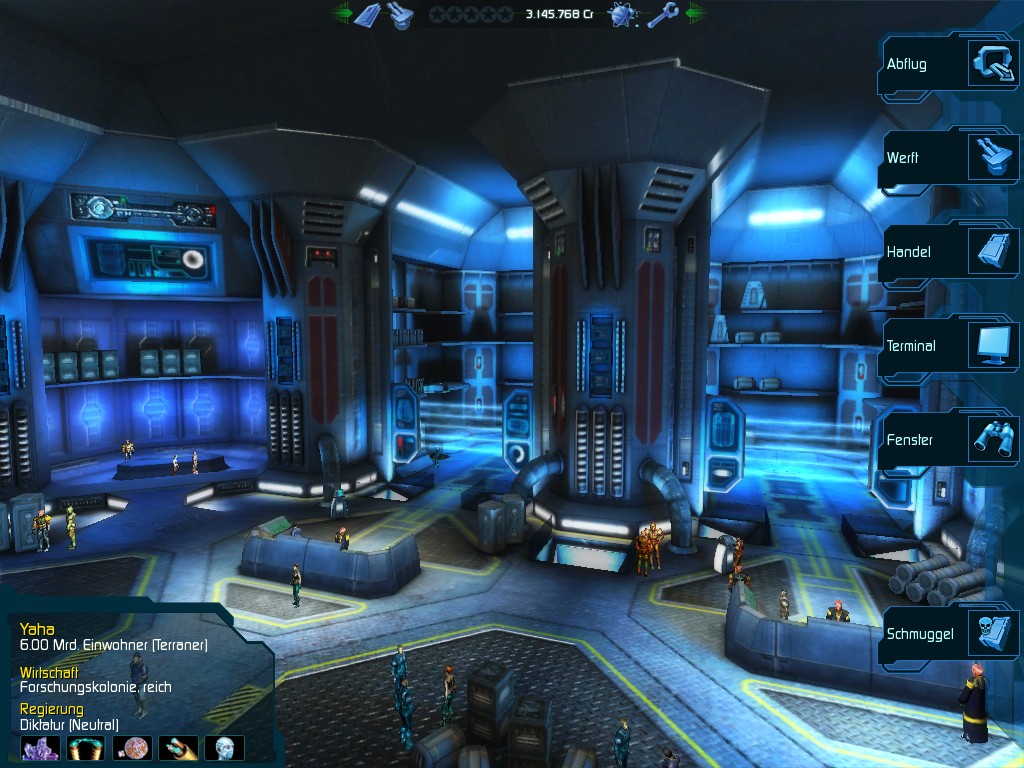Pick the speckled sphere goods icon
This screenshot has height=768, width=1024.
point(132,748)
